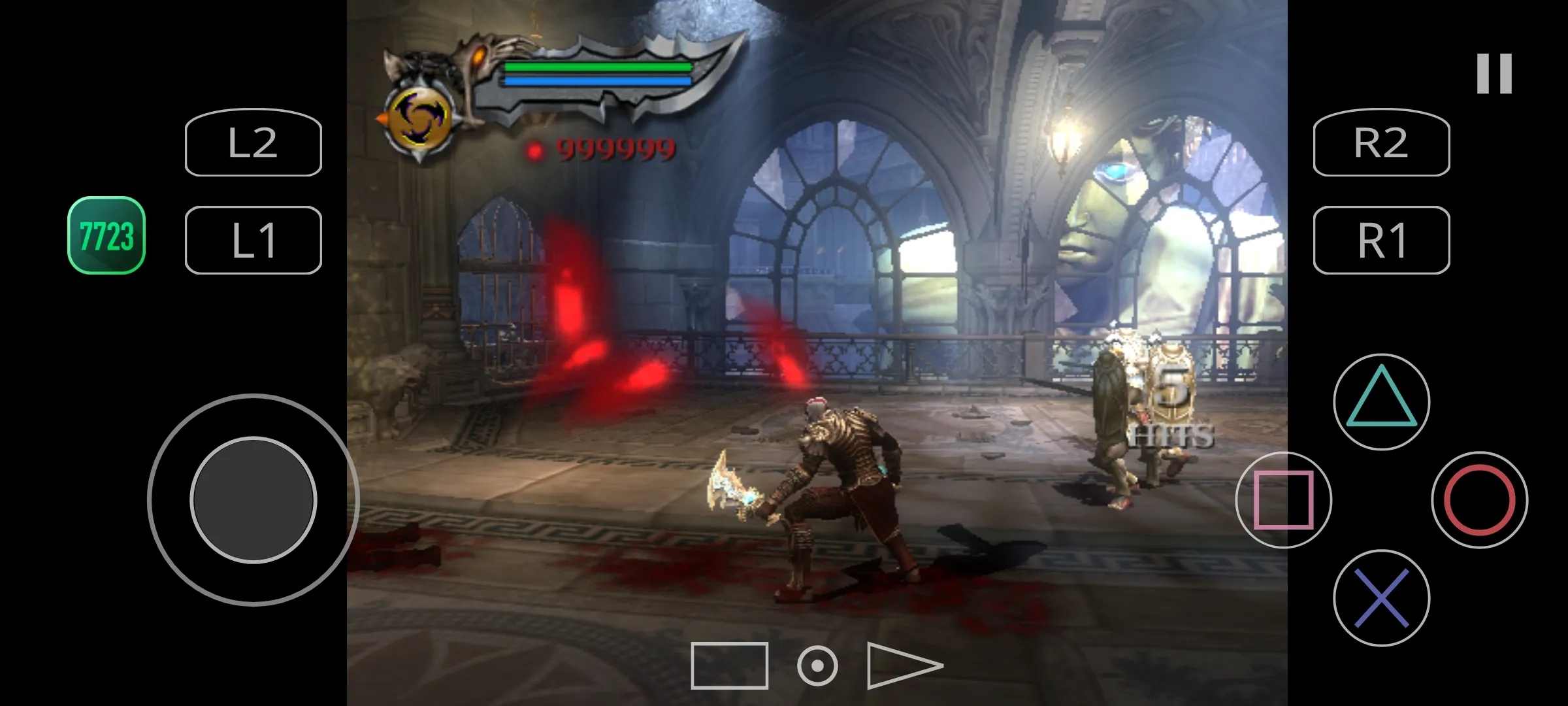Tap the green triangle face button
1568x706 pixels.
(x=1381, y=401)
